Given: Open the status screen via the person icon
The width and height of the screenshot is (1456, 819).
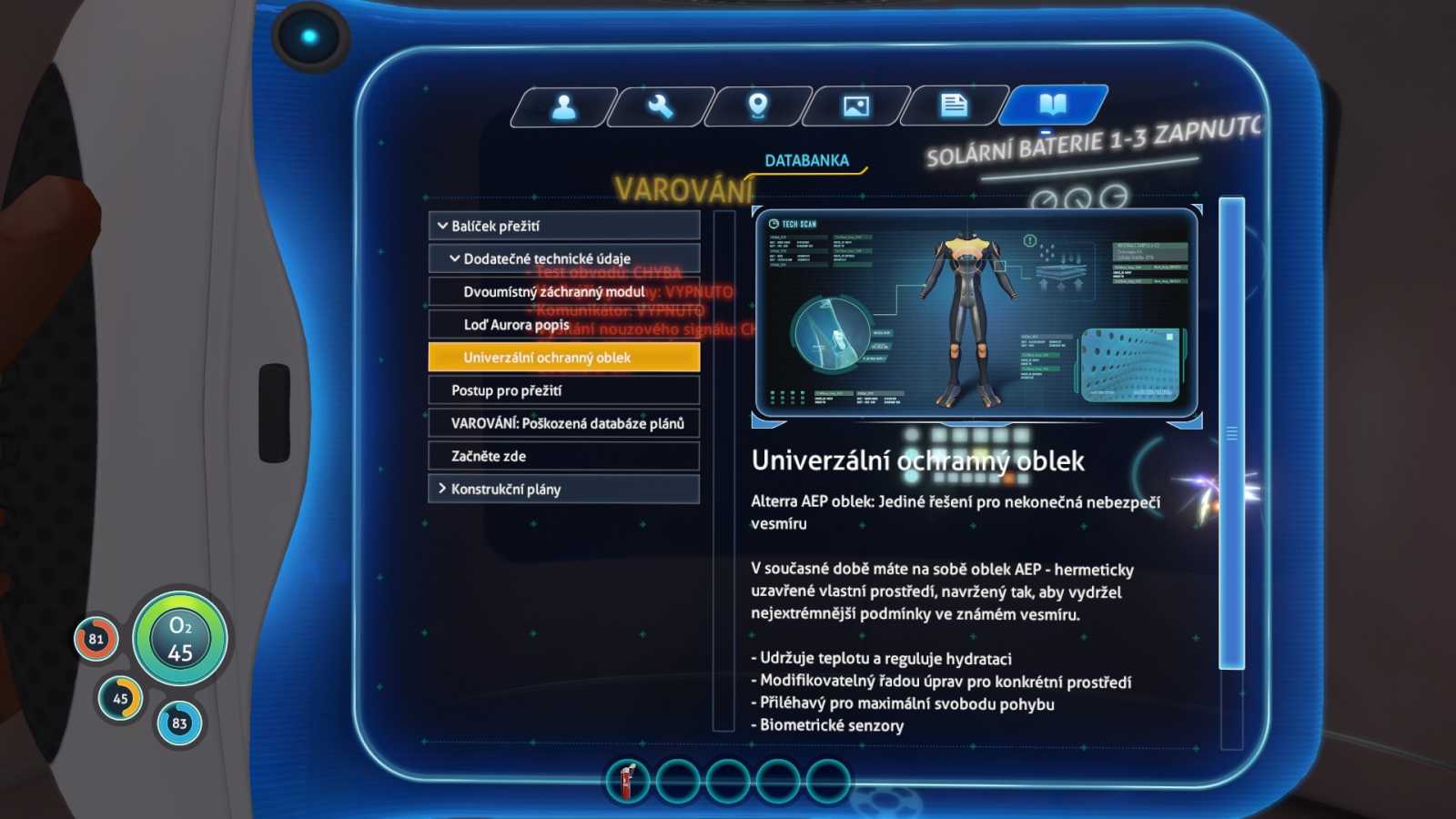Looking at the screenshot, I should (564, 106).
